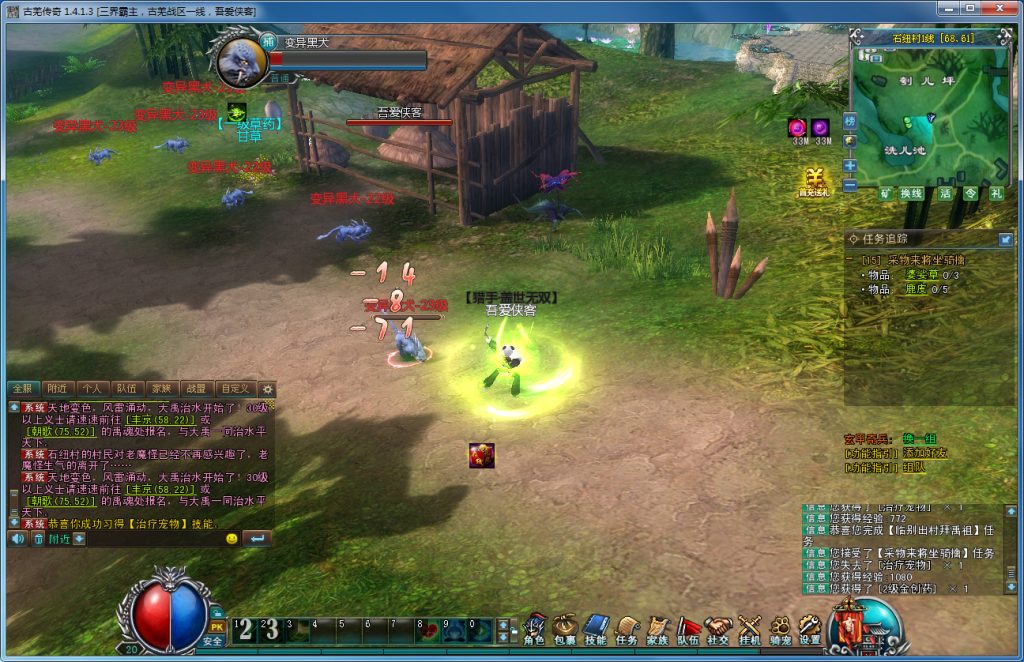
Task: Close the game window
Action: tap(1005, 11)
